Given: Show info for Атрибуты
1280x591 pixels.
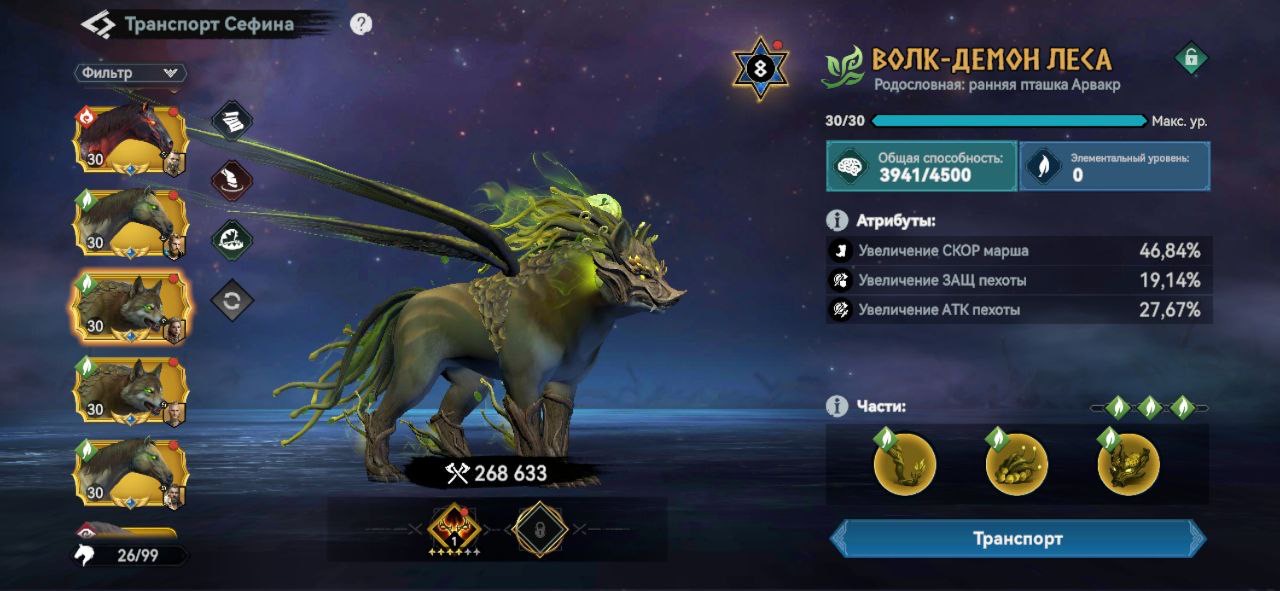Looking at the screenshot, I should (x=837, y=220).
